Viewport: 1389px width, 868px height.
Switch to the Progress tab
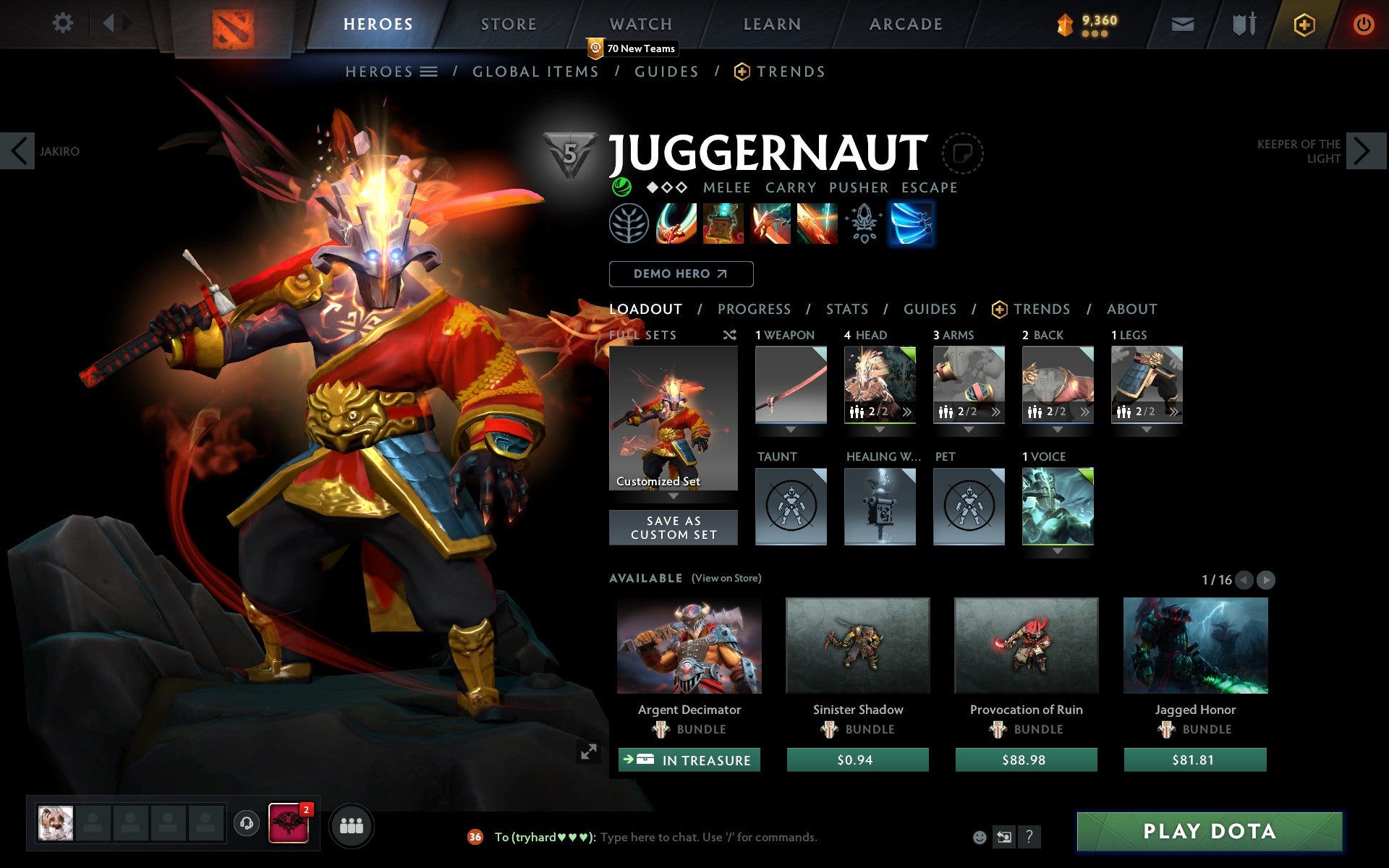click(x=754, y=309)
